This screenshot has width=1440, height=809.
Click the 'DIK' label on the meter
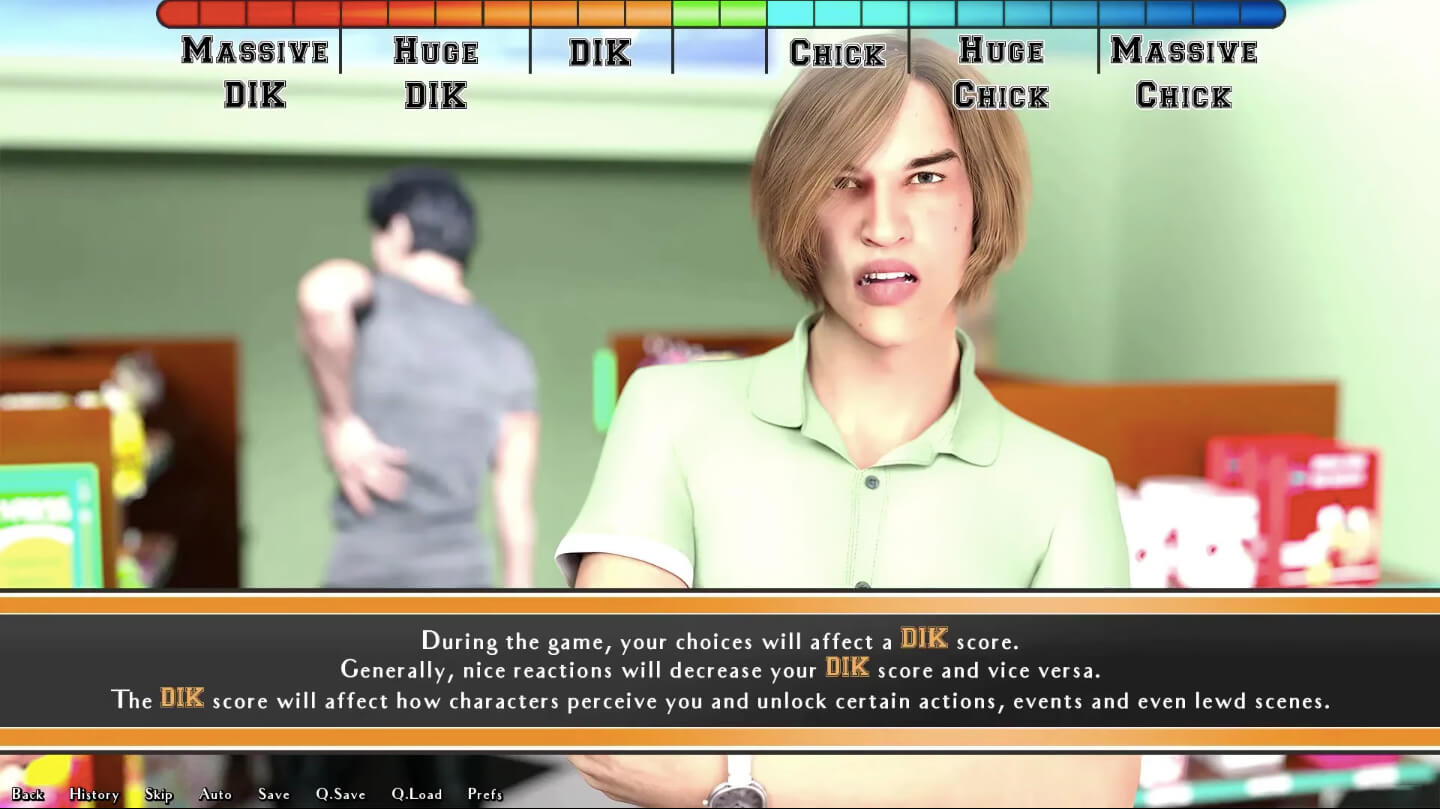click(x=598, y=52)
